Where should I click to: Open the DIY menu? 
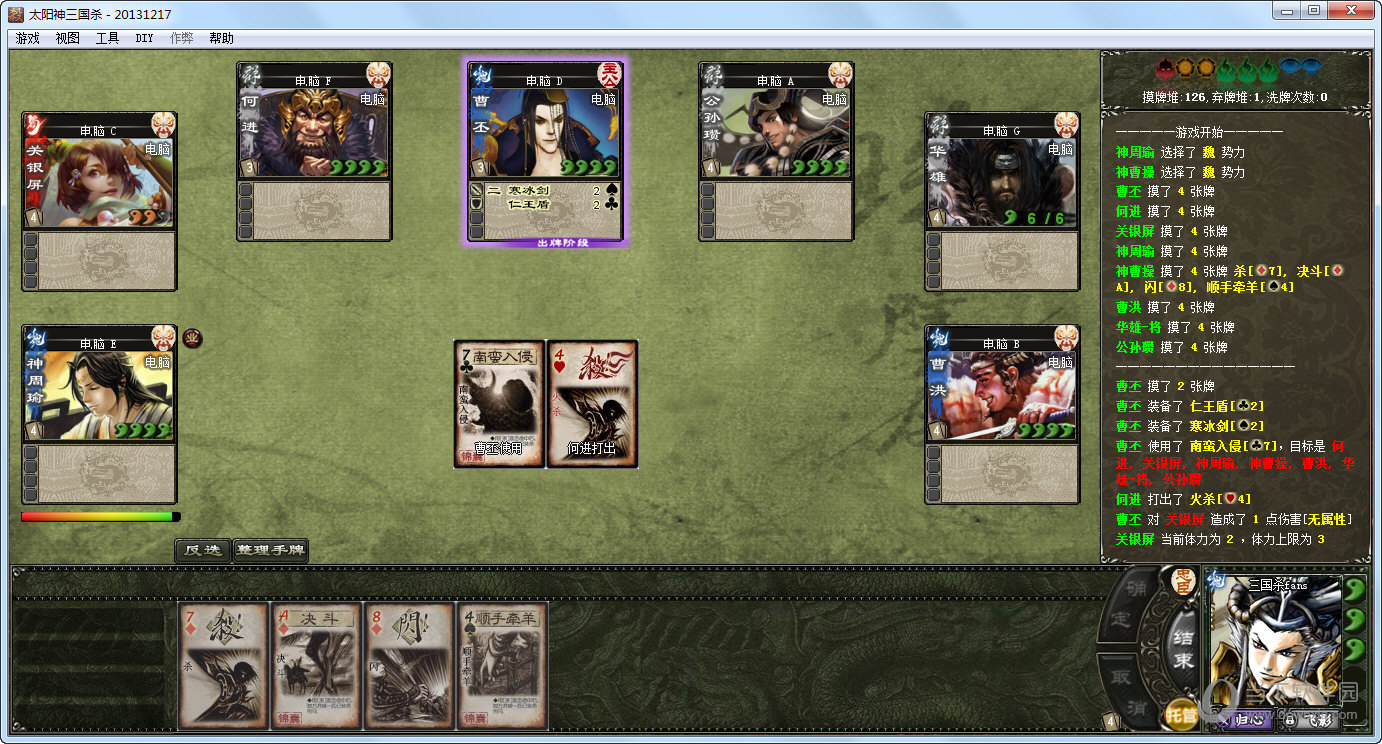pyautogui.click(x=144, y=38)
